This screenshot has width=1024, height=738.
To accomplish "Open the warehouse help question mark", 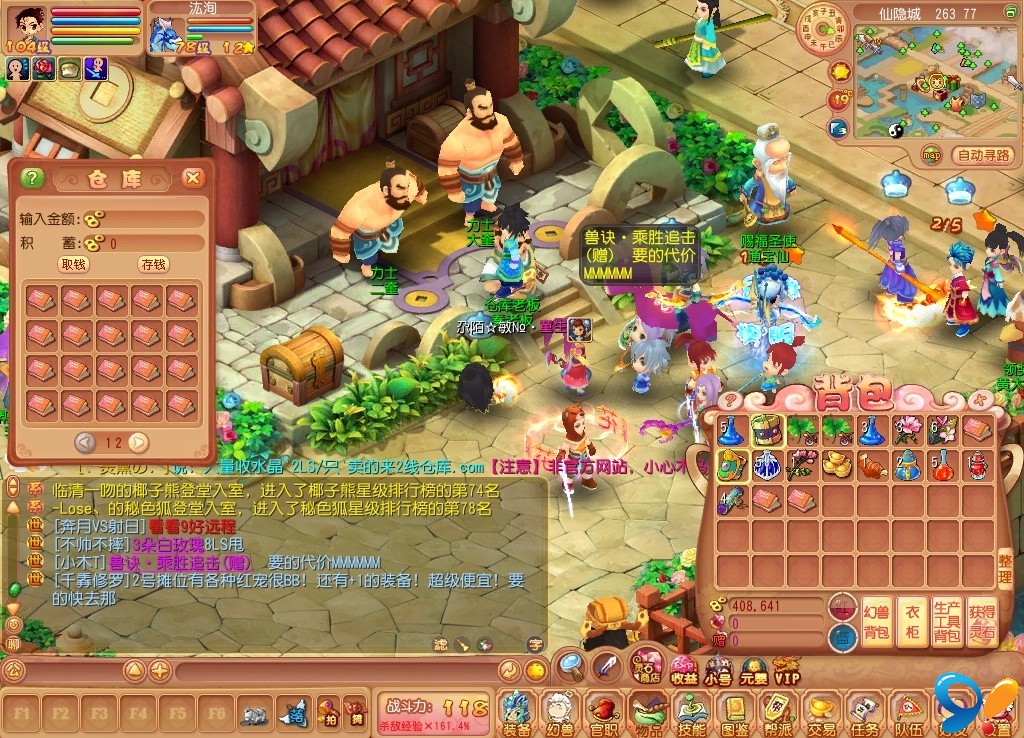I will pyautogui.click(x=33, y=178).
